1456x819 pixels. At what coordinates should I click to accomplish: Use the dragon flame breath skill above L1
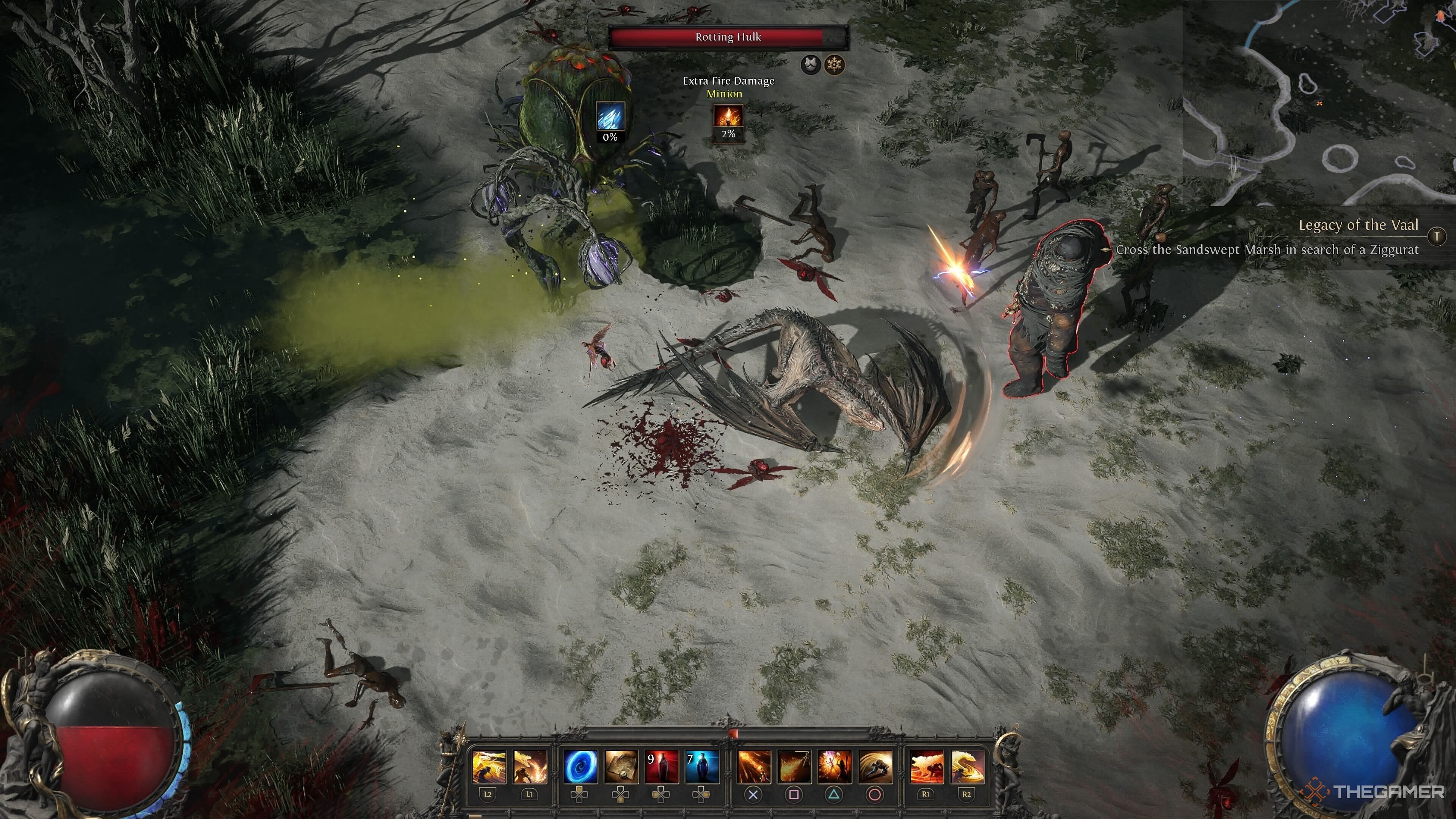[530, 766]
